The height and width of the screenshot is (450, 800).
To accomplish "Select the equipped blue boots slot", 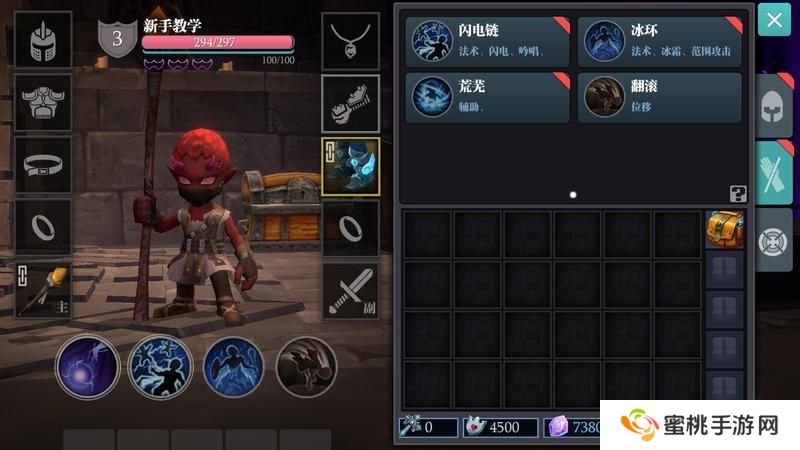I will pyautogui.click(x=350, y=166).
